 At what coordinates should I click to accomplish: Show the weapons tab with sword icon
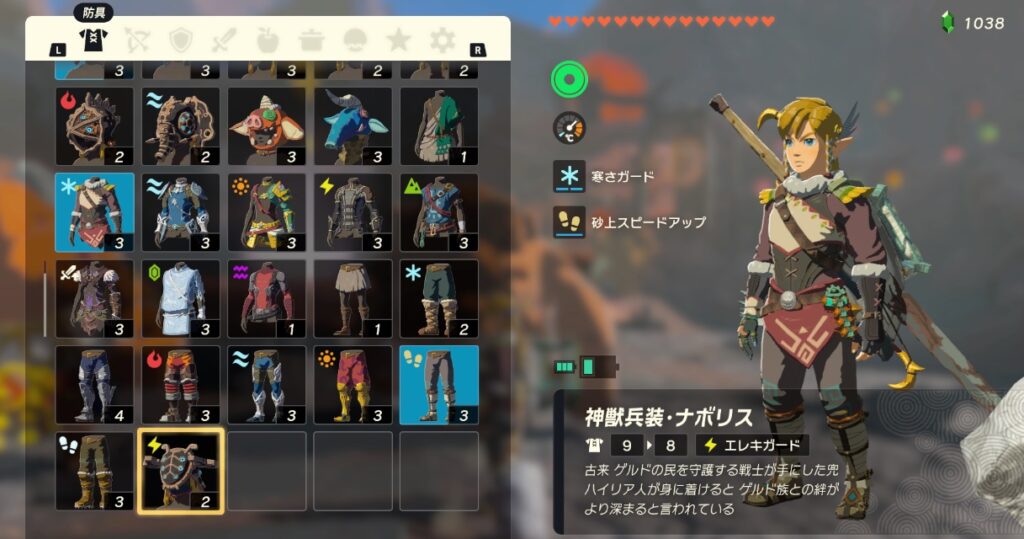pos(223,40)
